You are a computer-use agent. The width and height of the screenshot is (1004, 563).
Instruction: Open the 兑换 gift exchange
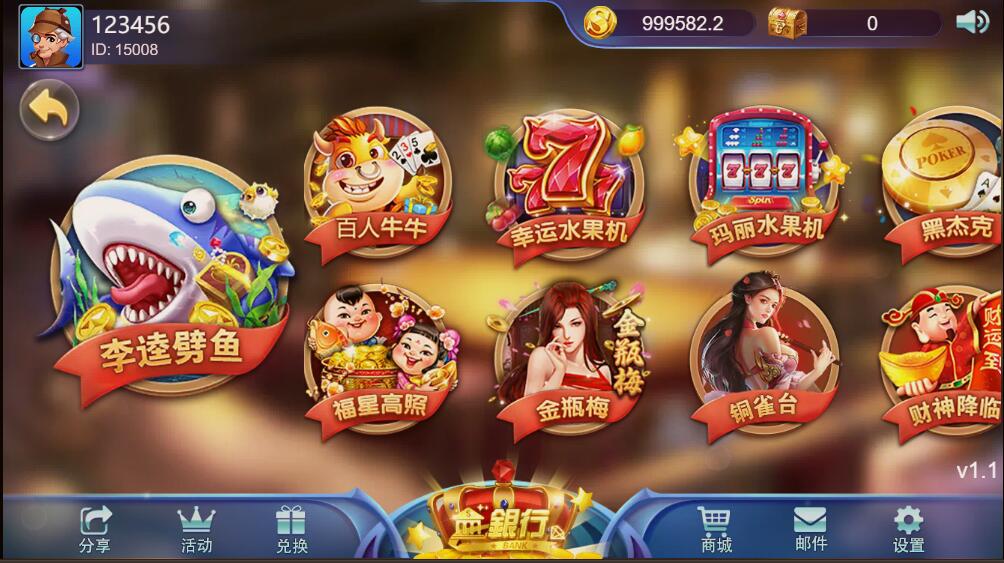pyautogui.click(x=291, y=529)
